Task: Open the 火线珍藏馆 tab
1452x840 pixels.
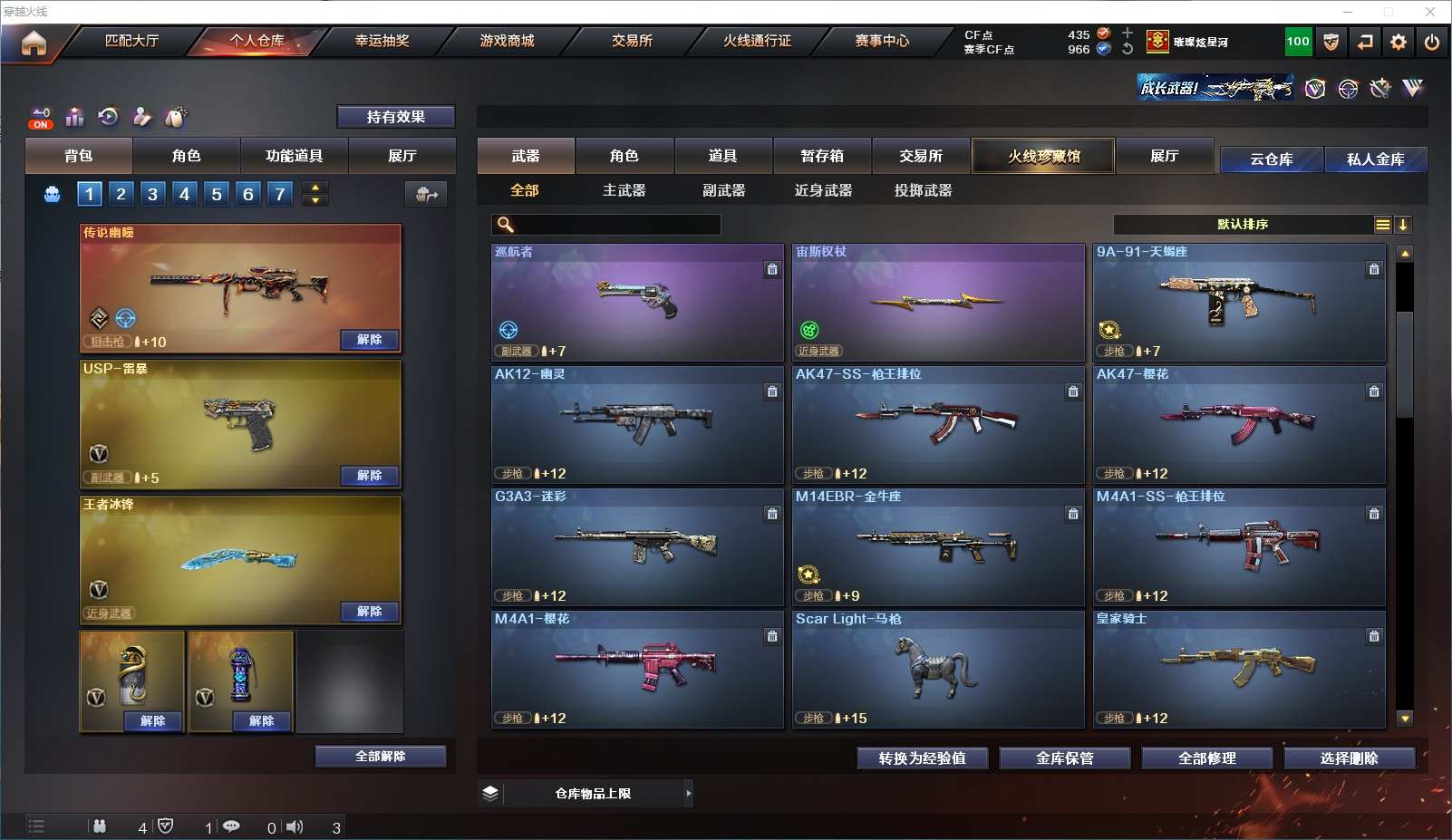Action: pyautogui.click(x=1043, y=156)
